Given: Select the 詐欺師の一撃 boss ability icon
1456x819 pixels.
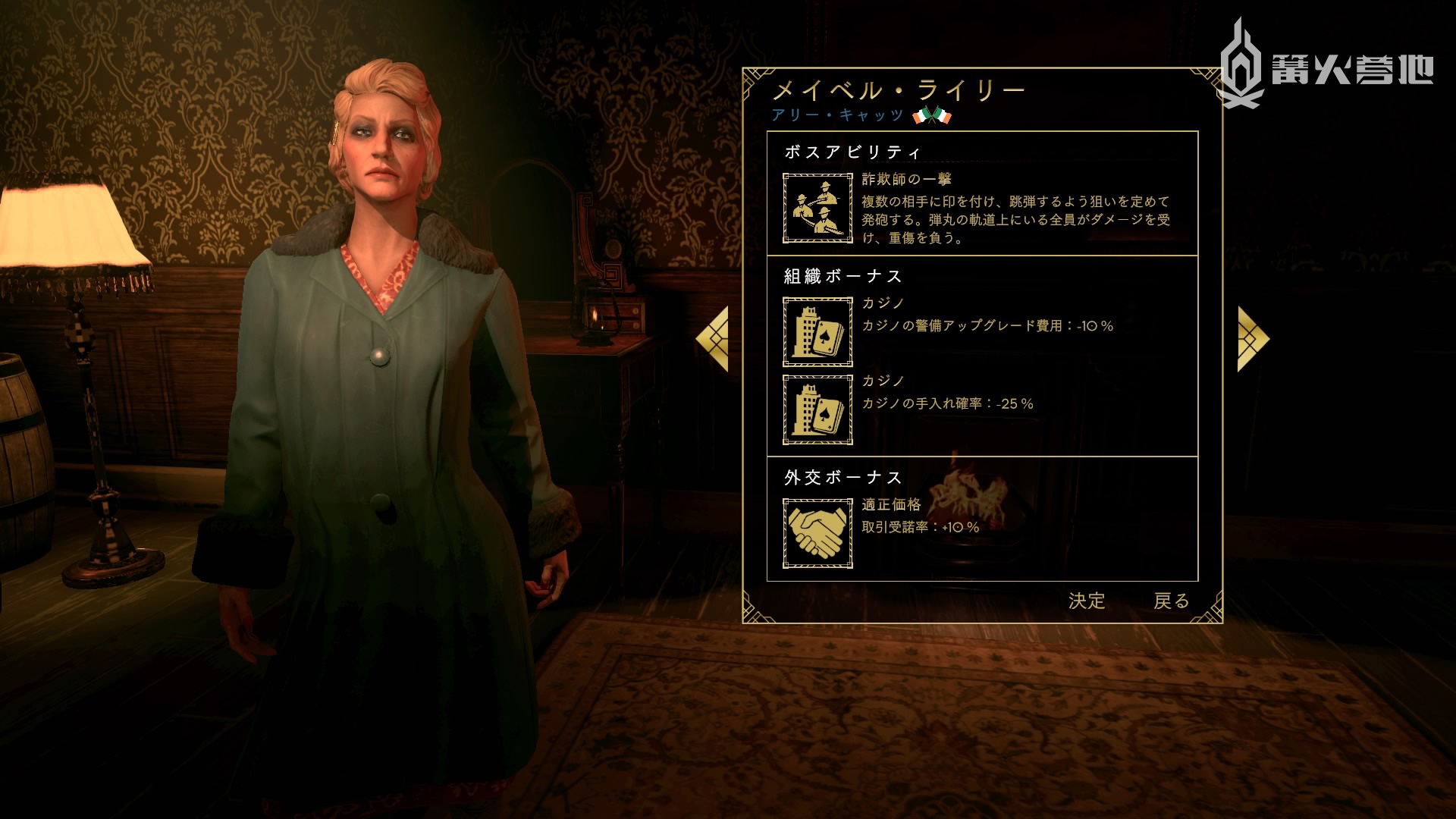Looking at the screenshot, I should click(817, 208).
